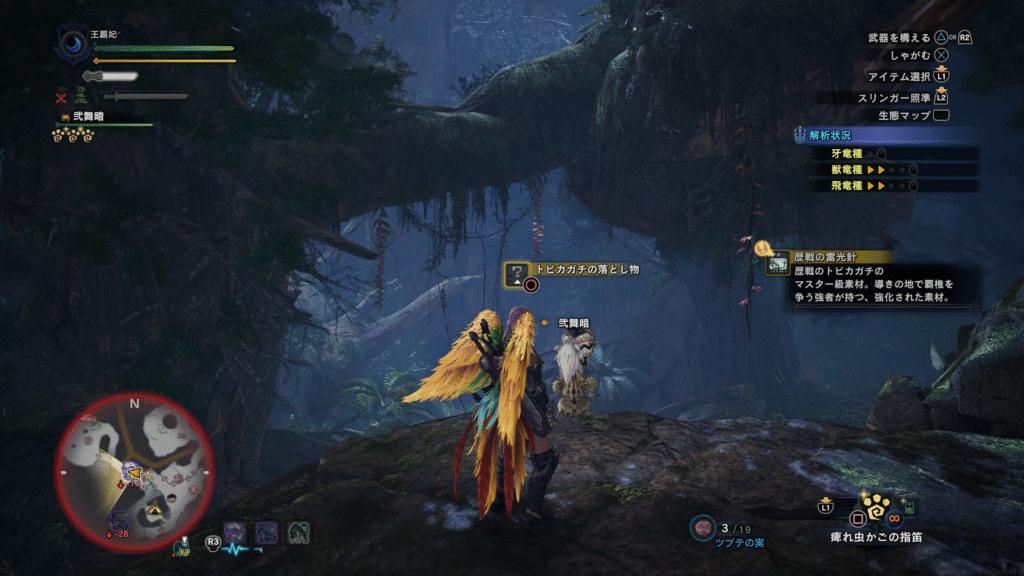Click the トビカガチの落とし物 question mark icon
The height and width of the screenshot is (576, 1024).
pos(516,273)
